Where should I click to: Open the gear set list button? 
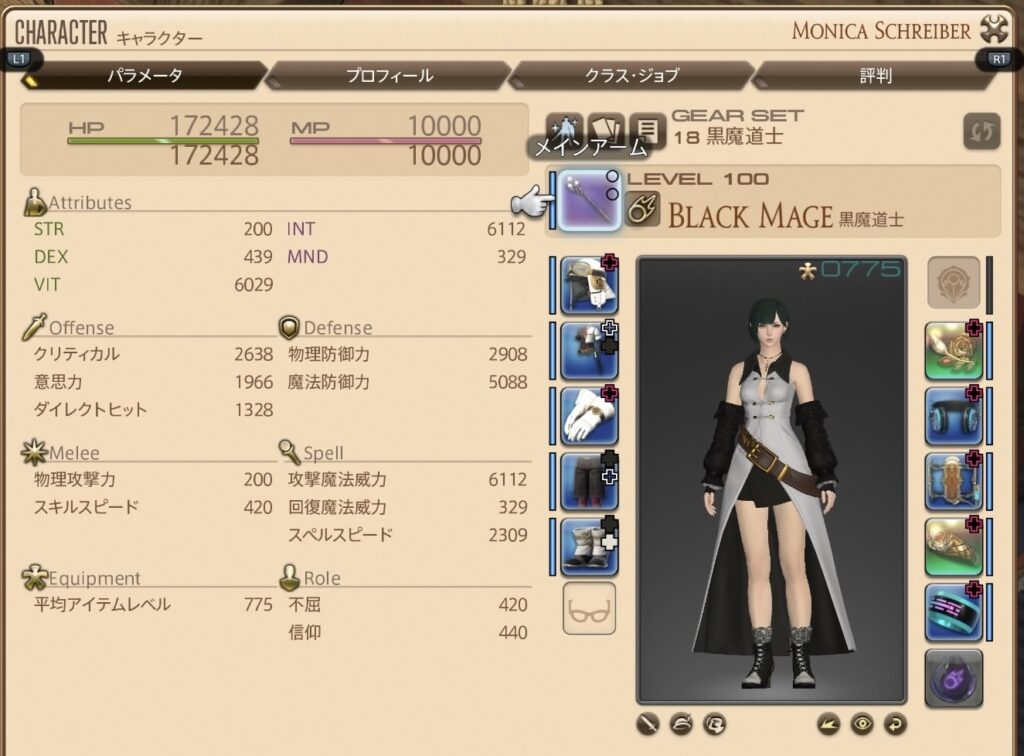(648, 129)
